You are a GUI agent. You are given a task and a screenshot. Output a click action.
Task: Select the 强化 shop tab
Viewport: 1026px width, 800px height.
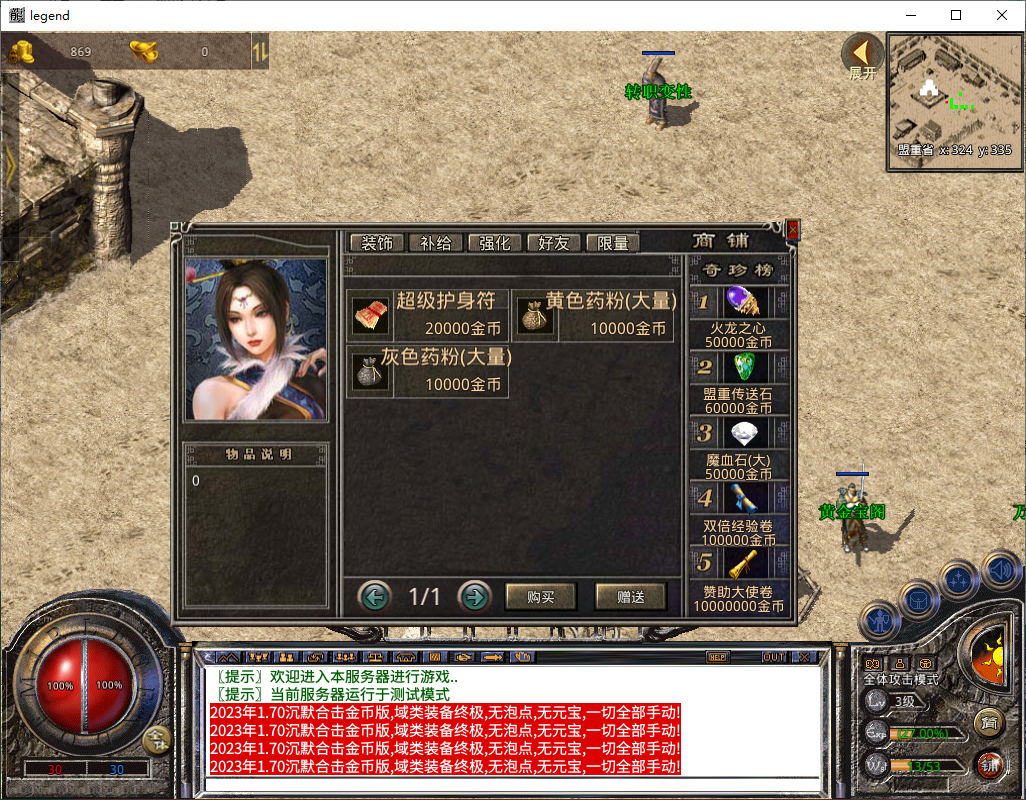click(494, 243)
